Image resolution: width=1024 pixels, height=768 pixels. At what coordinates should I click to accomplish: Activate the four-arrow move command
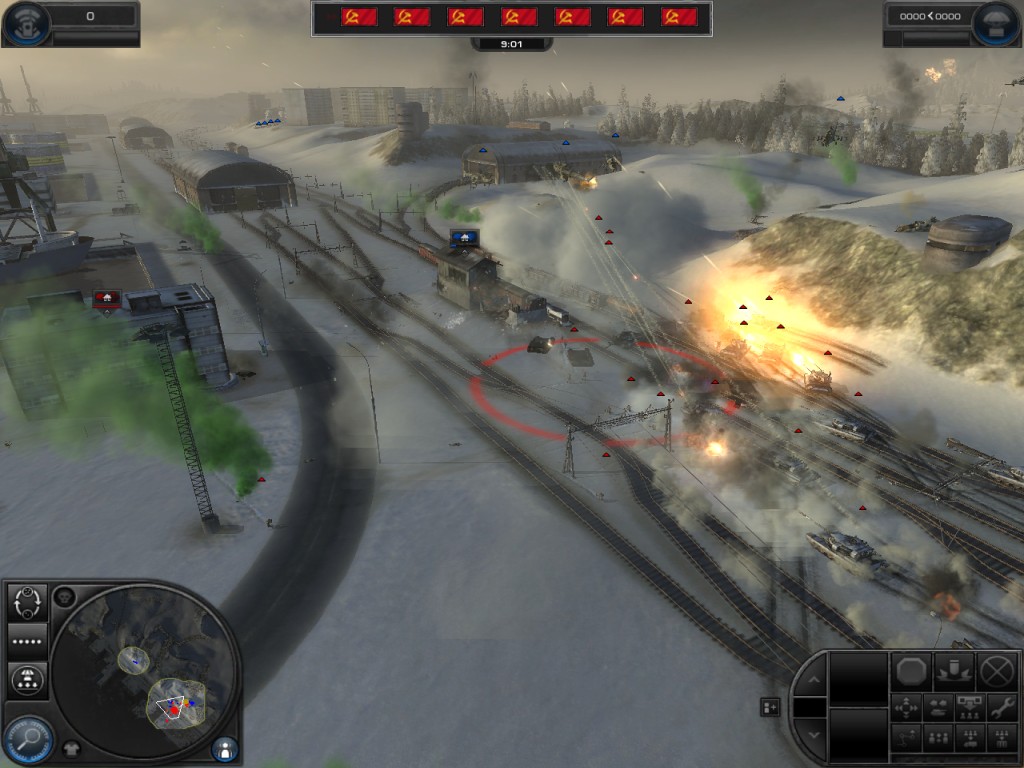pos(907,708)
